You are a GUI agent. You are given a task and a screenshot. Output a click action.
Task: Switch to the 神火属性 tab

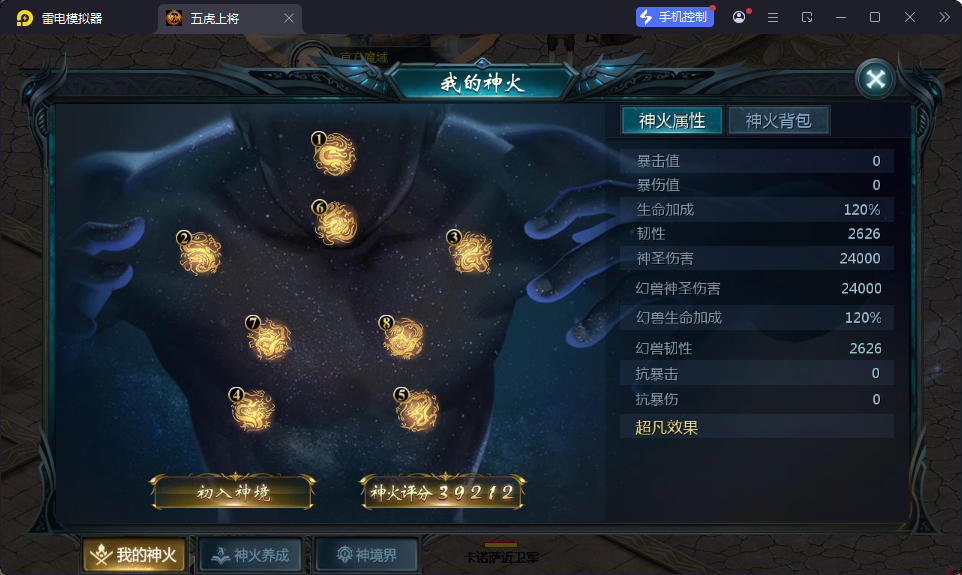672,121
